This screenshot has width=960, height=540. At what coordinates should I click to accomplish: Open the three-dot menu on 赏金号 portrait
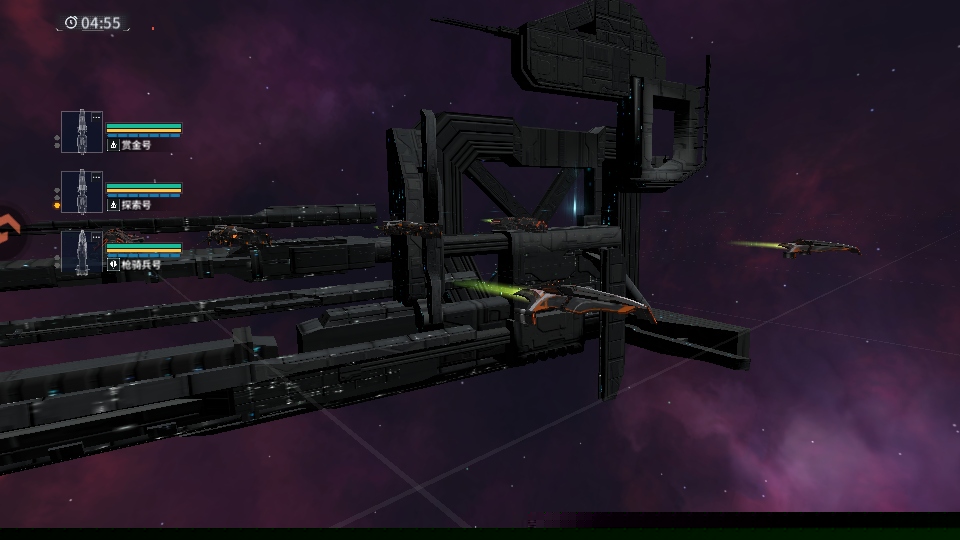[96, 118]
